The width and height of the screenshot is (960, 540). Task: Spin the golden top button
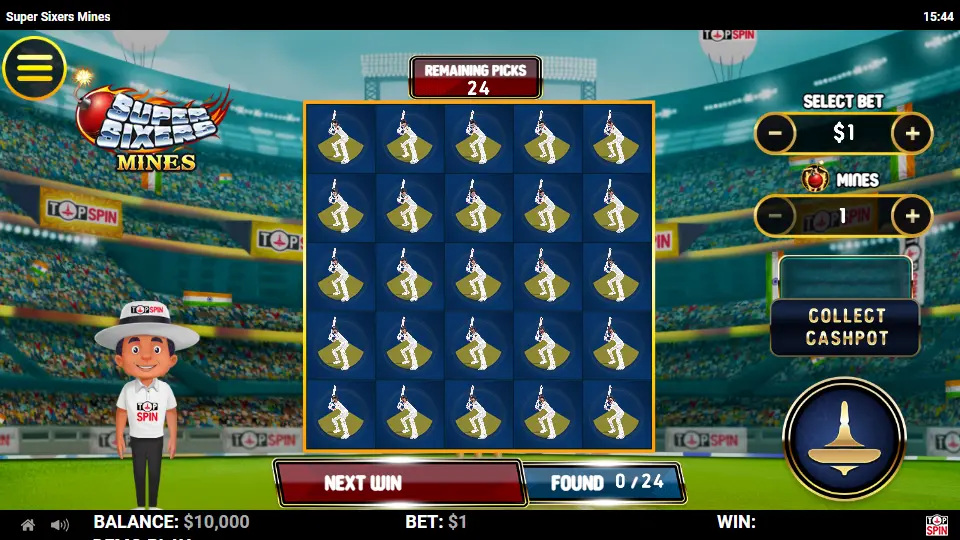[845, 438]
